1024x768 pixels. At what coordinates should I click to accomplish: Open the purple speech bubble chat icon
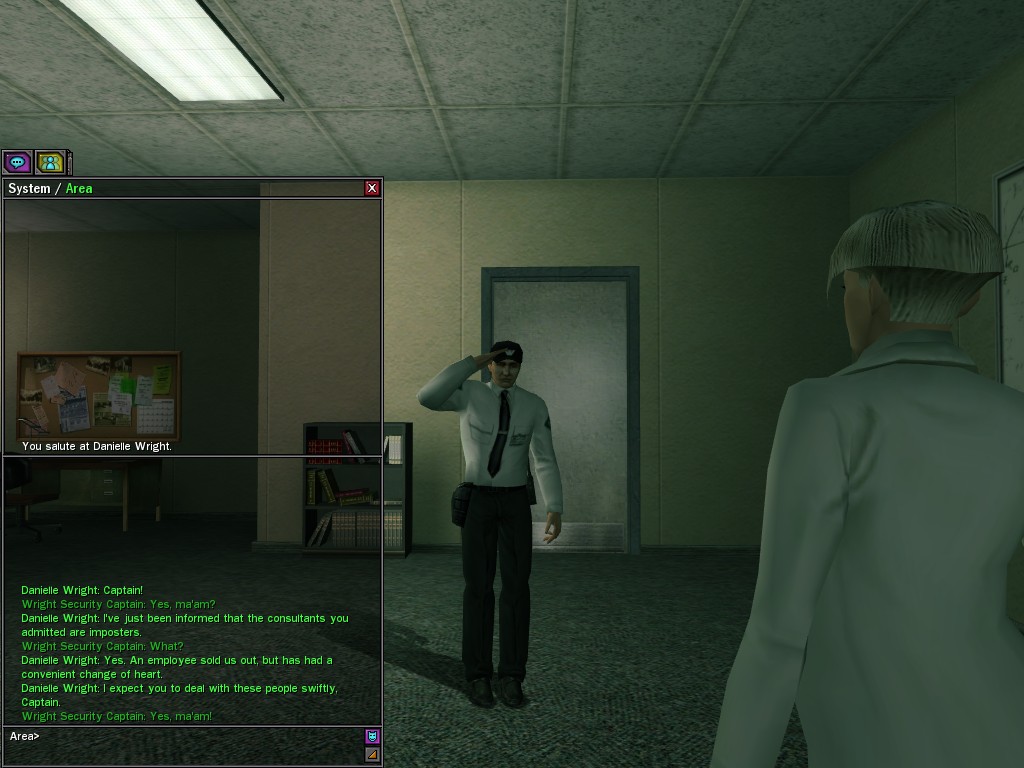17,161
